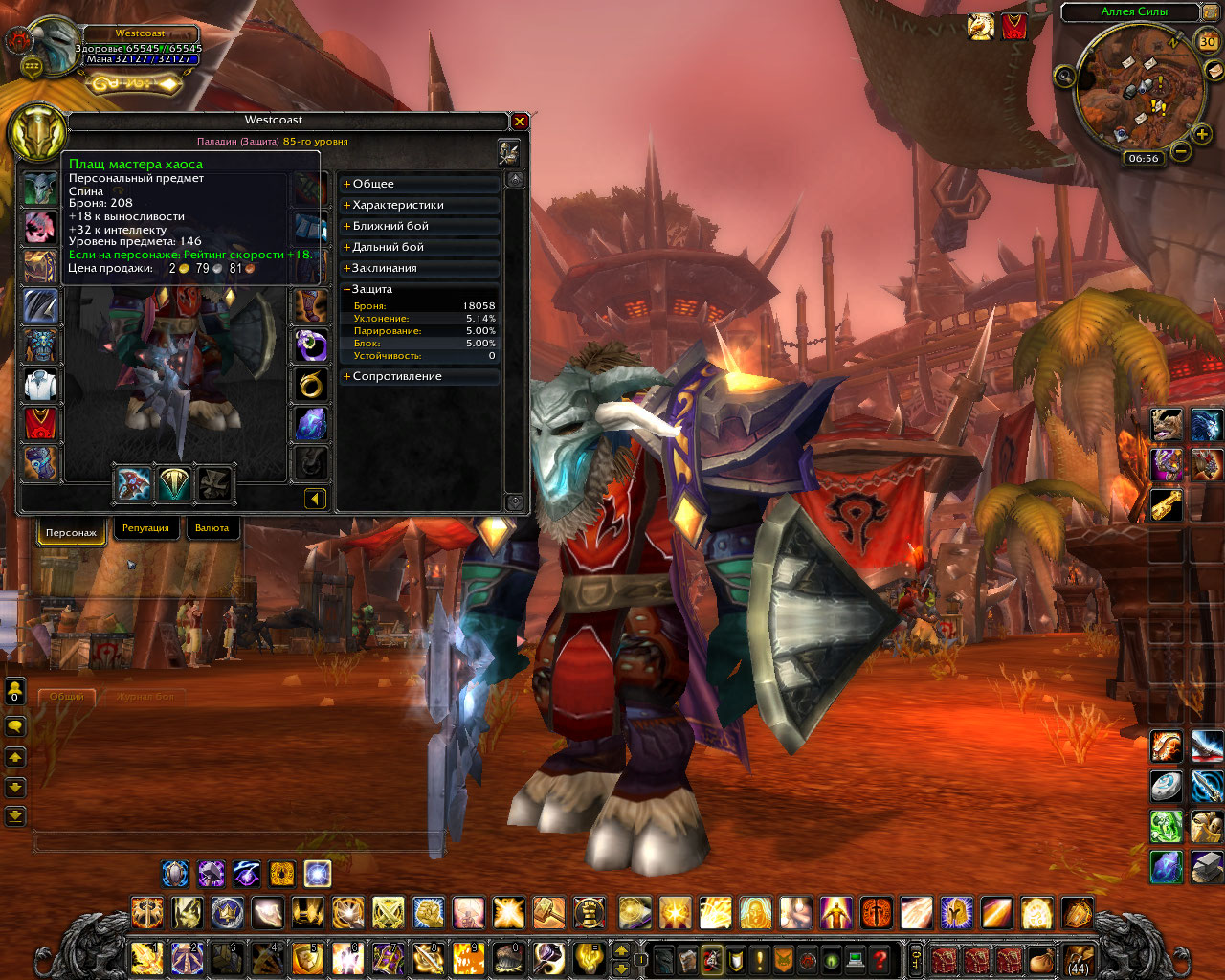Switch to the Репутация tab
Image resolution: width=1225 pixels, height=980 pixels.
coord(145,528)
